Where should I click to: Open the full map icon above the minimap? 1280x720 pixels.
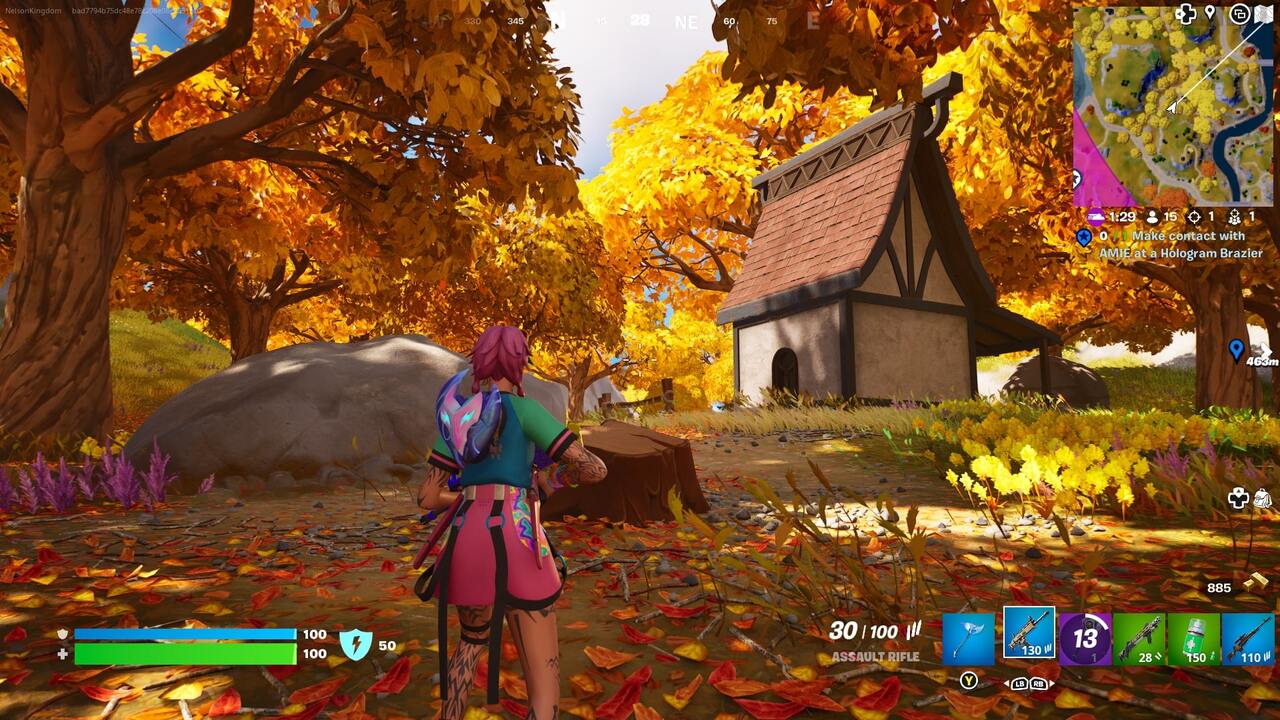[1264, 14]
